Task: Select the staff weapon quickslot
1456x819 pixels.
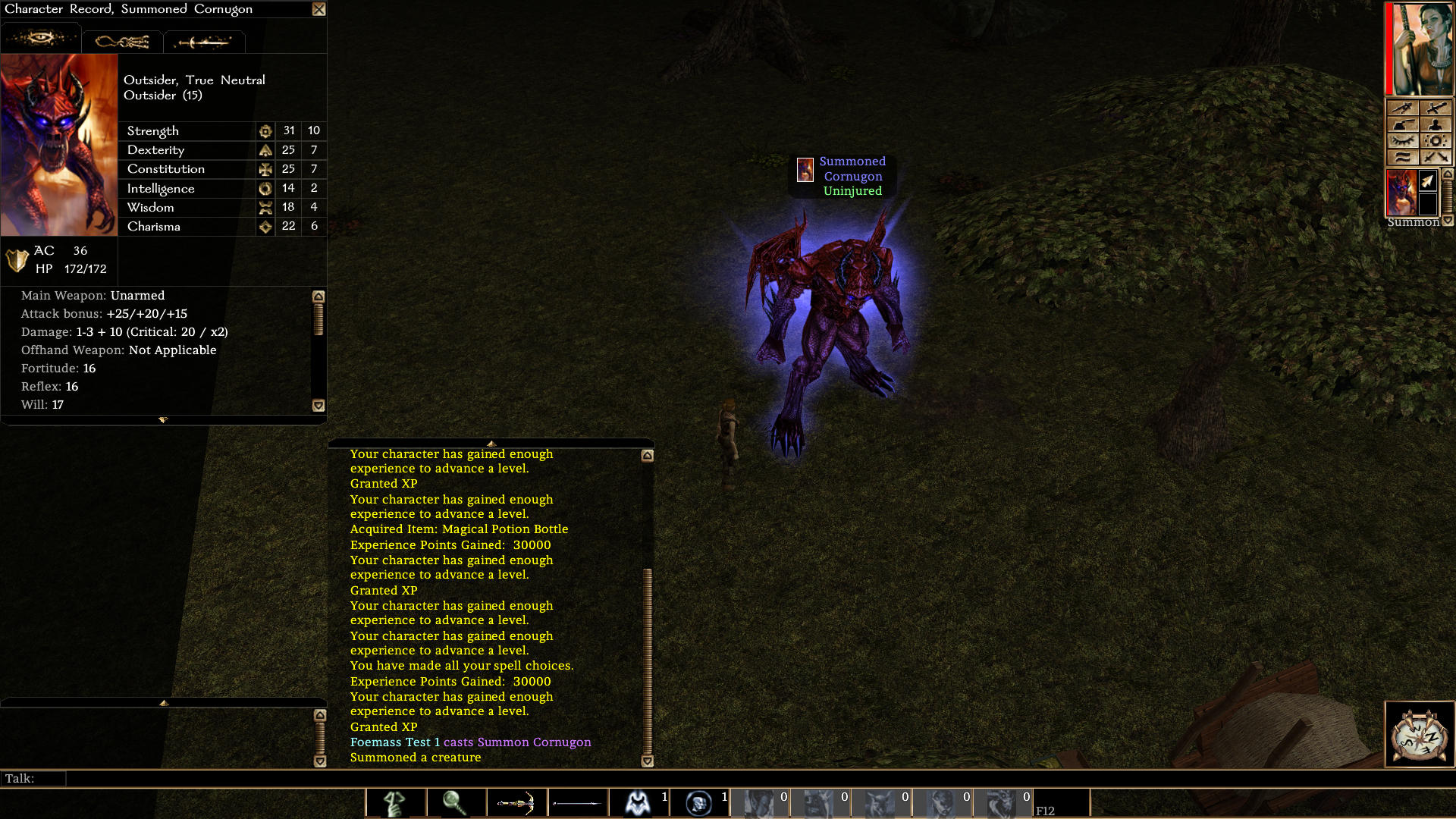Action: [577, 802]
